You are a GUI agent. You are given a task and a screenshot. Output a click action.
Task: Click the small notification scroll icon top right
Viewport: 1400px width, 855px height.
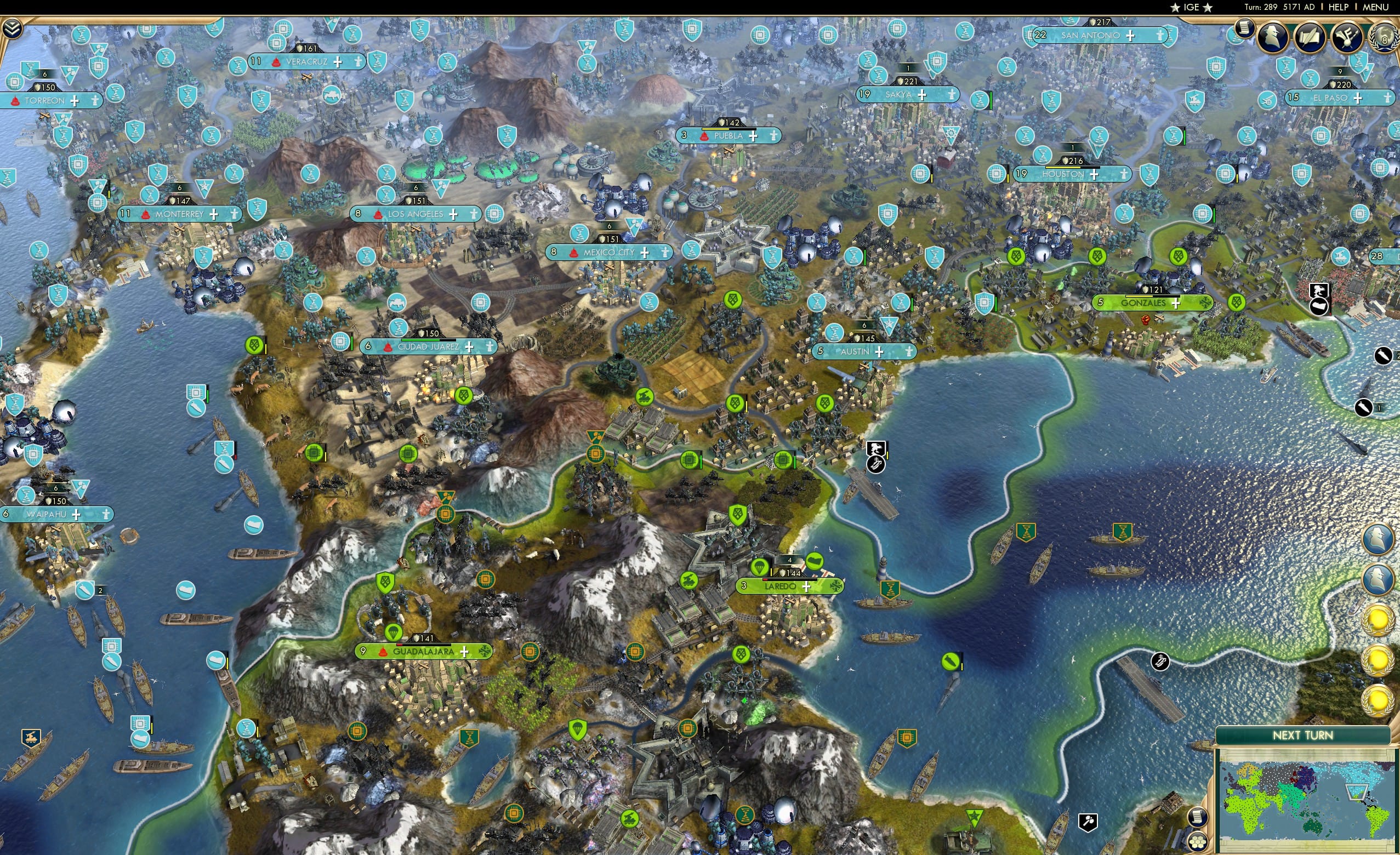click(x=1245, y=29)
